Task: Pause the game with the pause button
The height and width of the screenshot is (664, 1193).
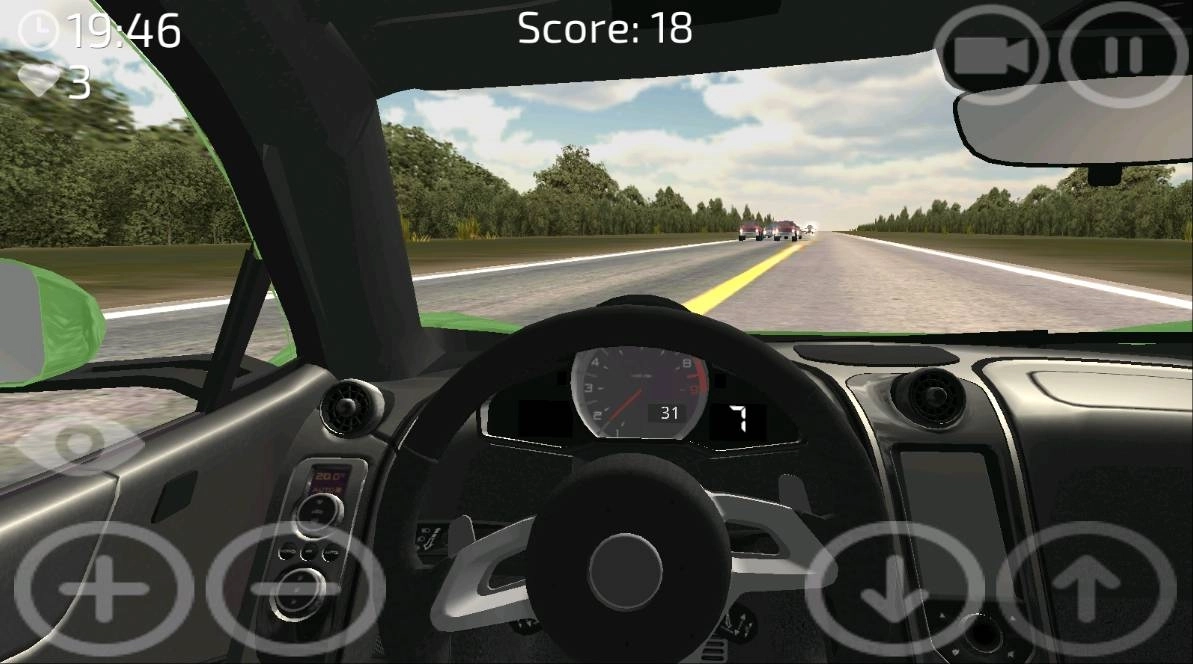Action: (1122, 56)
